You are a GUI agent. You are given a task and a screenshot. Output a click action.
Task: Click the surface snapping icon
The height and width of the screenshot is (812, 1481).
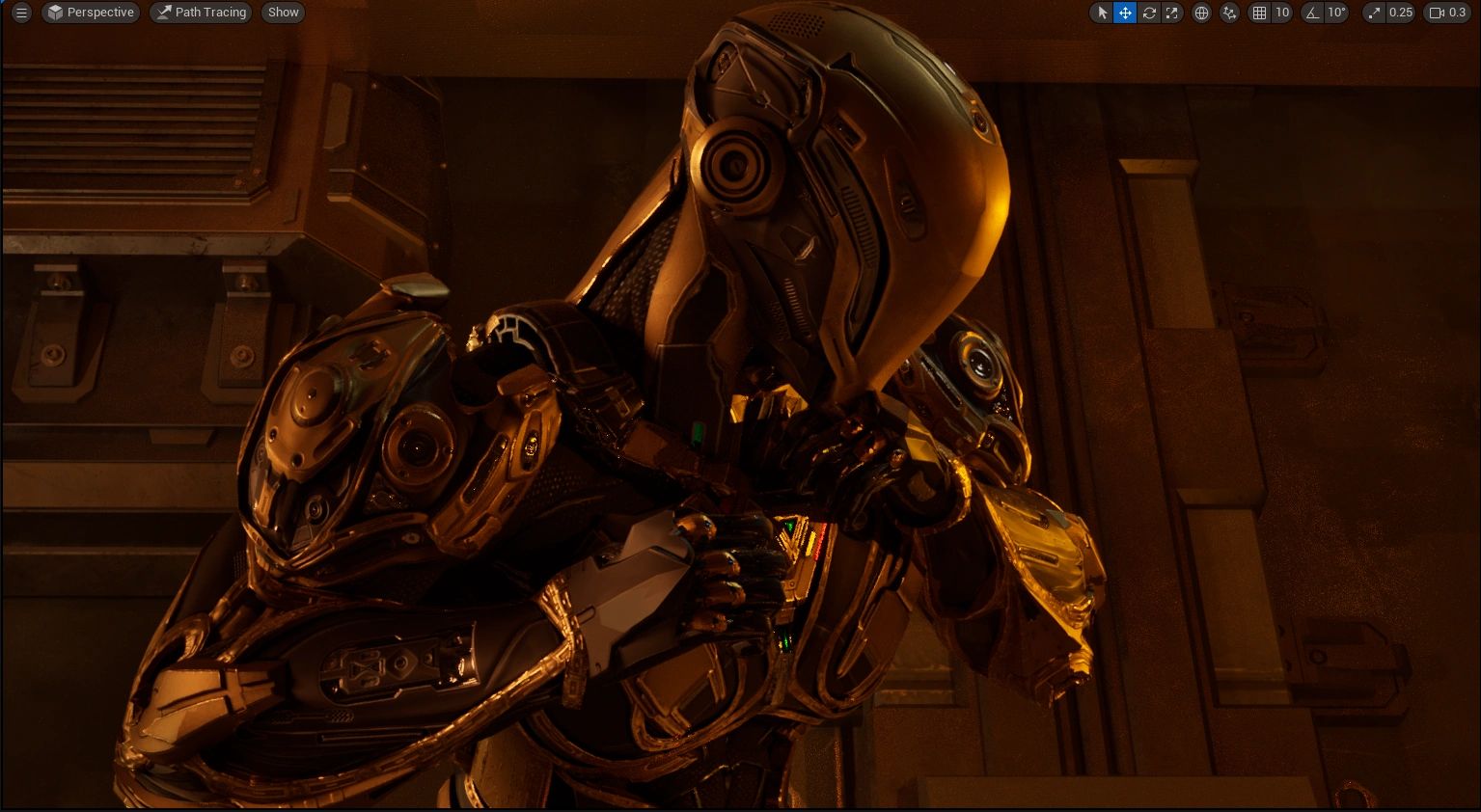coord(1229,13)
